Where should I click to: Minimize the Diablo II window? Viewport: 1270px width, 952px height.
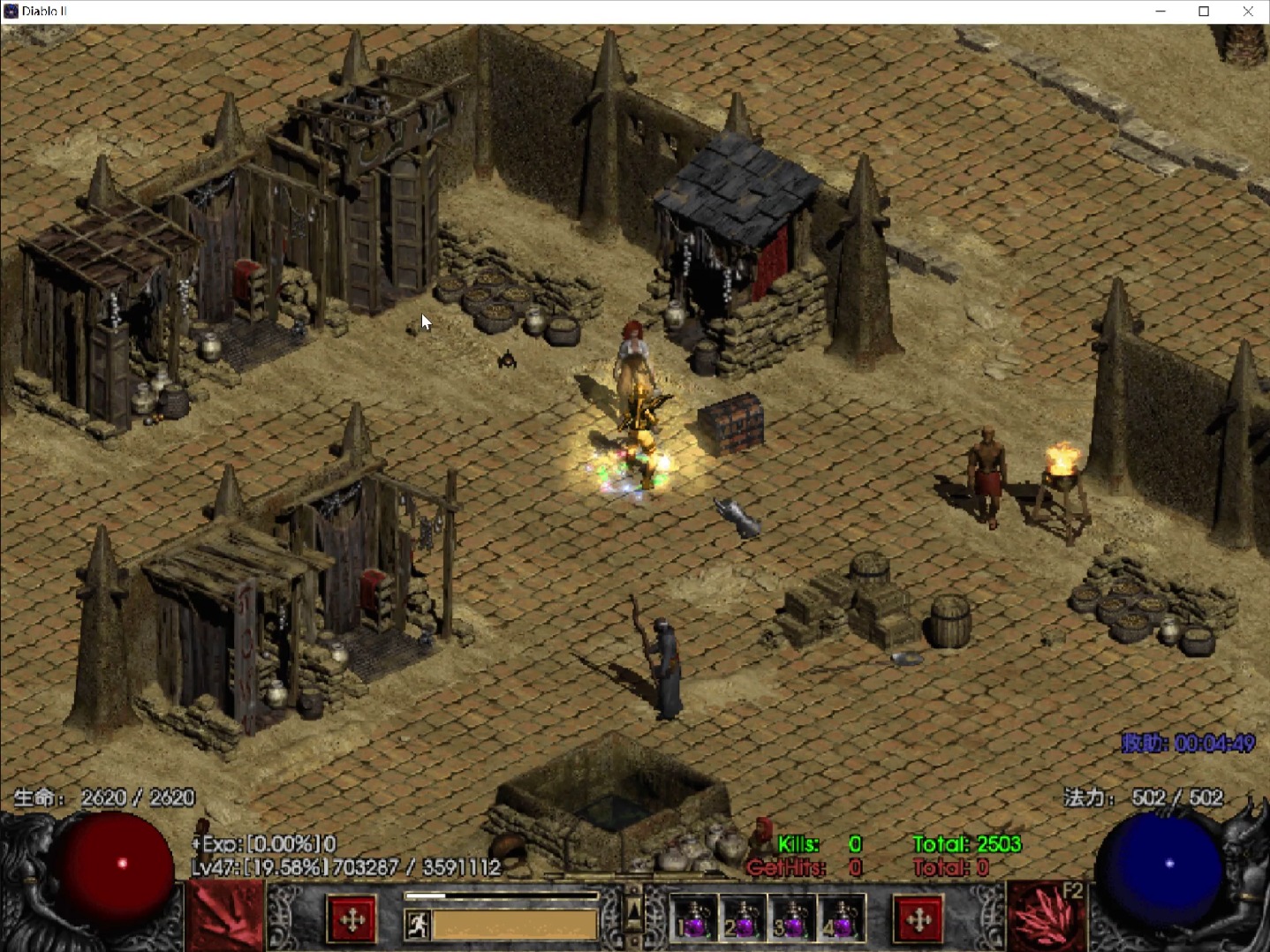[x=1160, y=11]
